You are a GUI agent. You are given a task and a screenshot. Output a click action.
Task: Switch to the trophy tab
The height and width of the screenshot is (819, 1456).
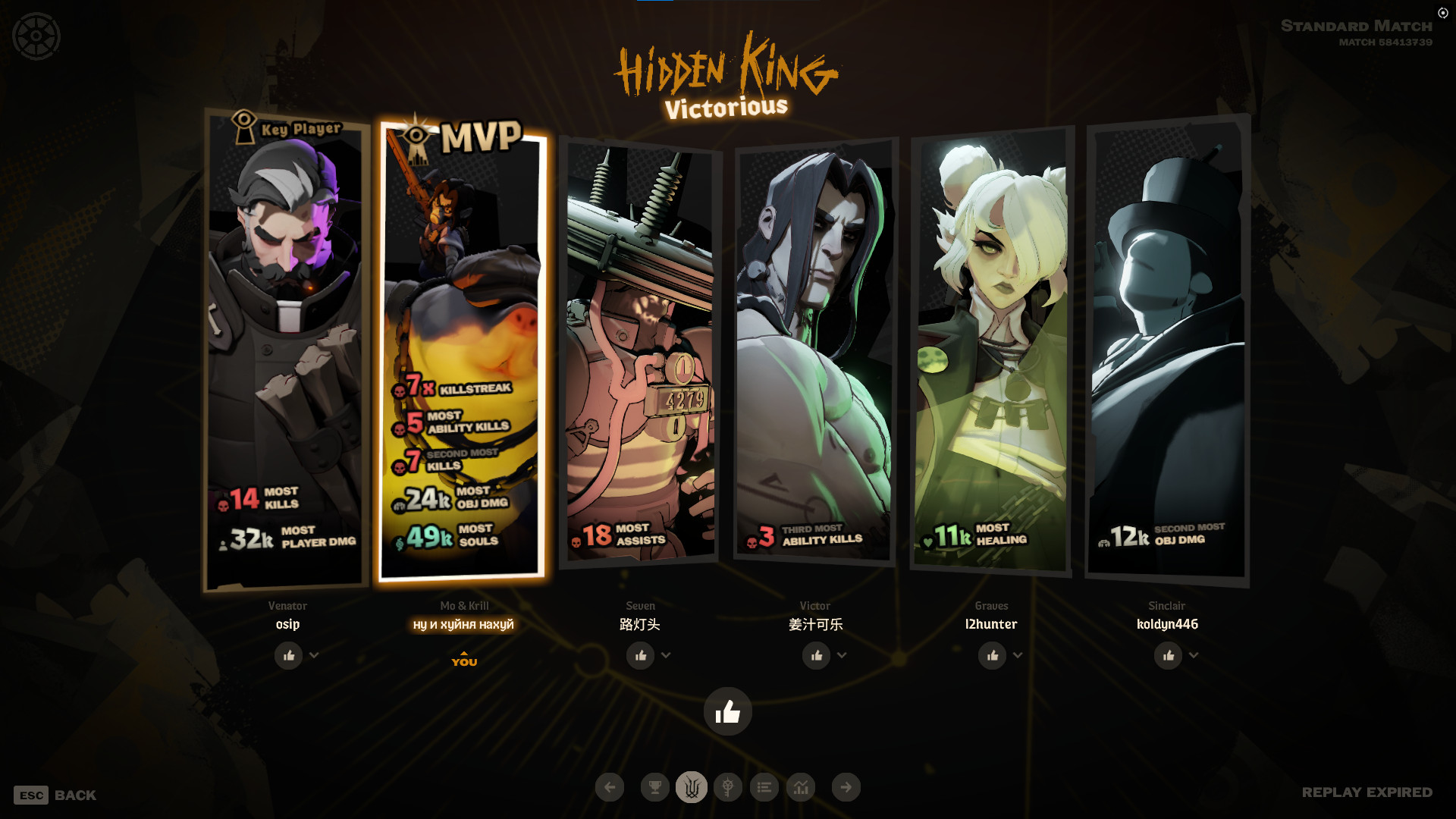[655, 787]
